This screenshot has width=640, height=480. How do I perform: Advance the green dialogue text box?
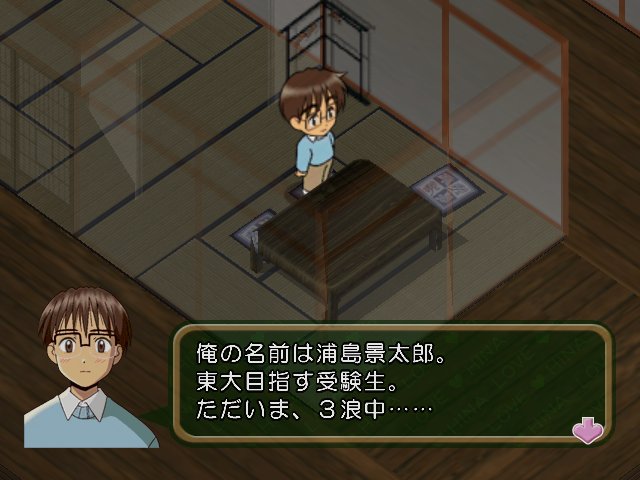click(x=390, y=381)
